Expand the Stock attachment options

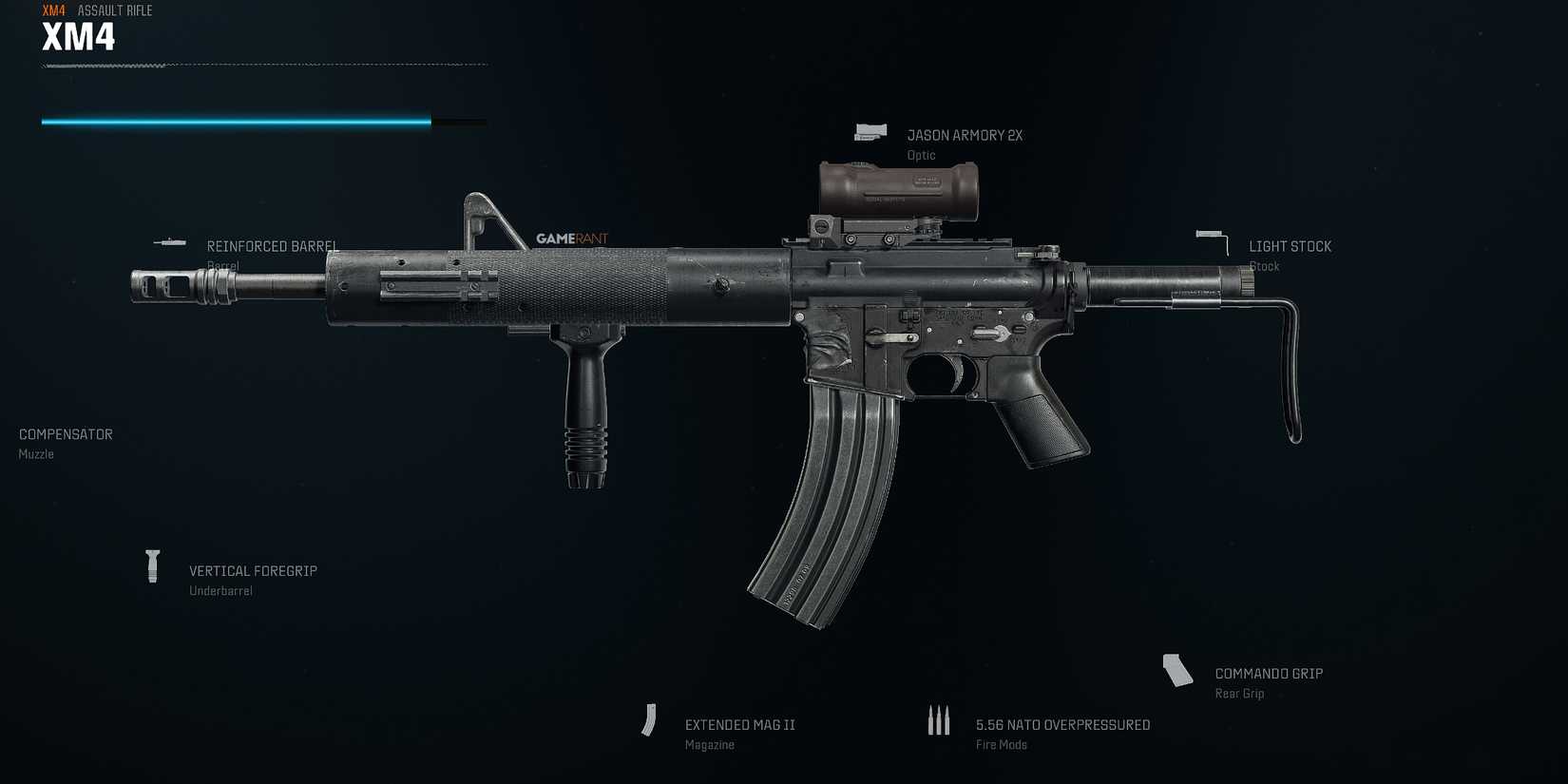tap(1264, 266)
